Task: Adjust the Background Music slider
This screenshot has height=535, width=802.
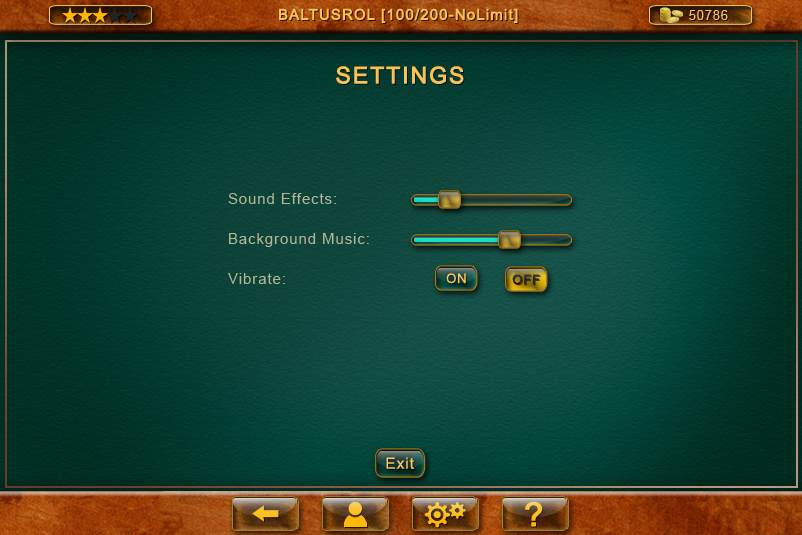Action: pyautogui.click(x=509, y=240)
